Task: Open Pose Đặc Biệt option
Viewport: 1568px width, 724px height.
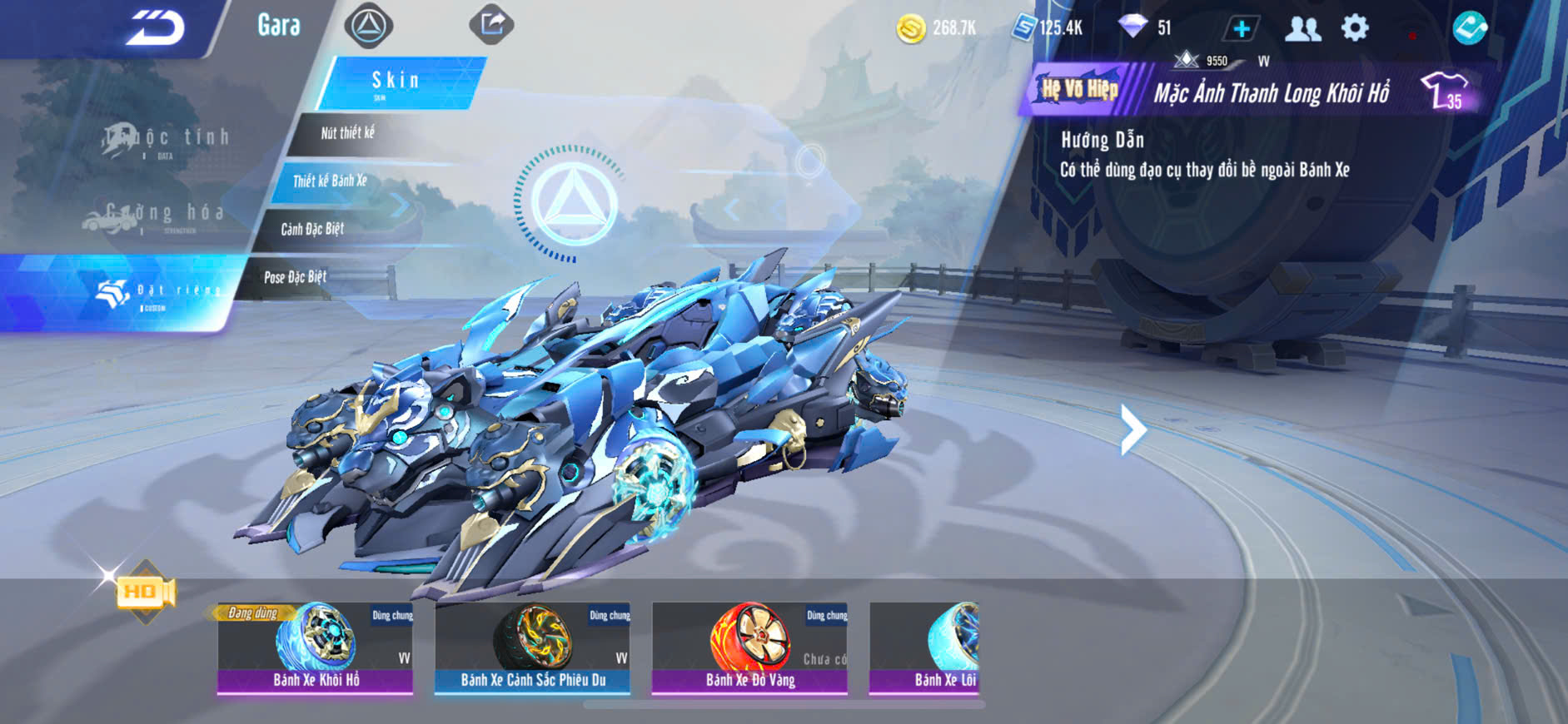Action: (x=295, y=277)
